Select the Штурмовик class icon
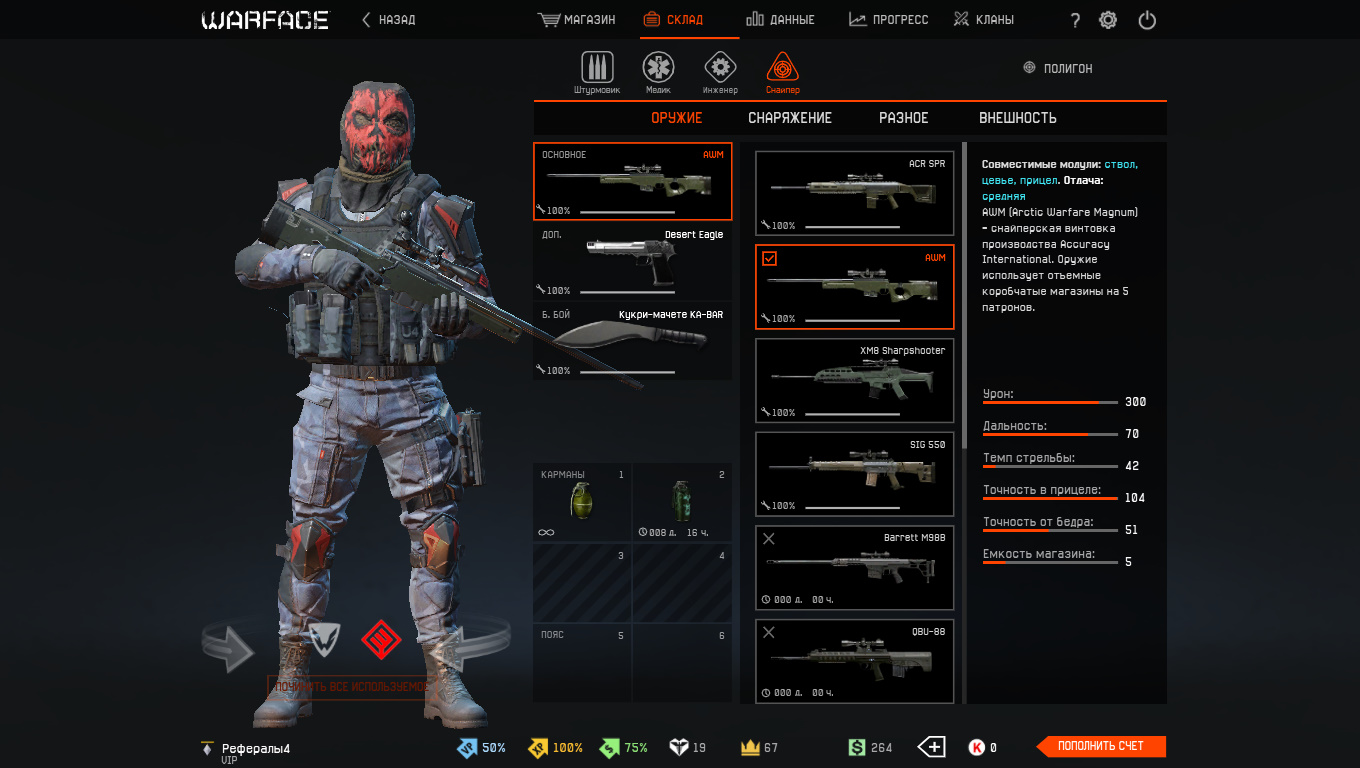The height and width of the screenshot is (768, 1360). tap(597, 72)
